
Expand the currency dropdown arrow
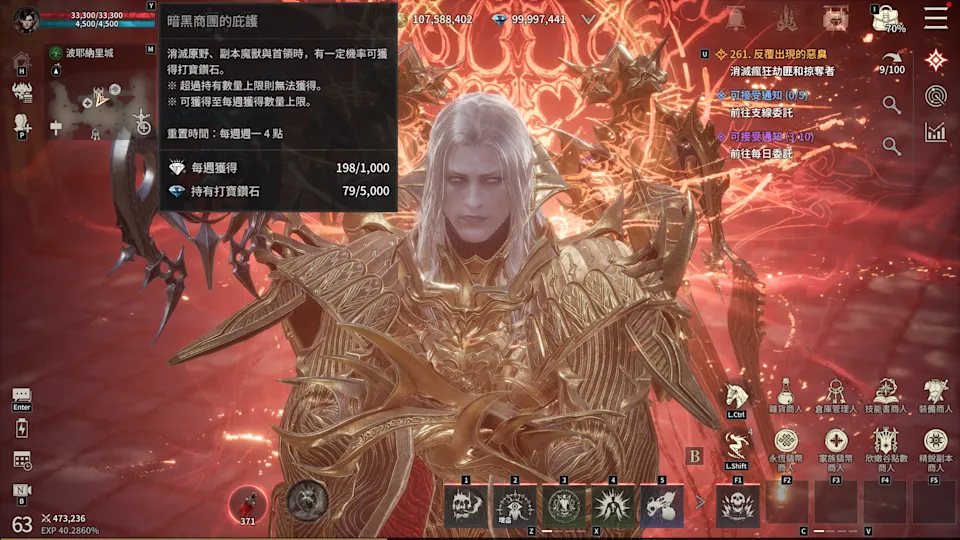tap(589, 19)
